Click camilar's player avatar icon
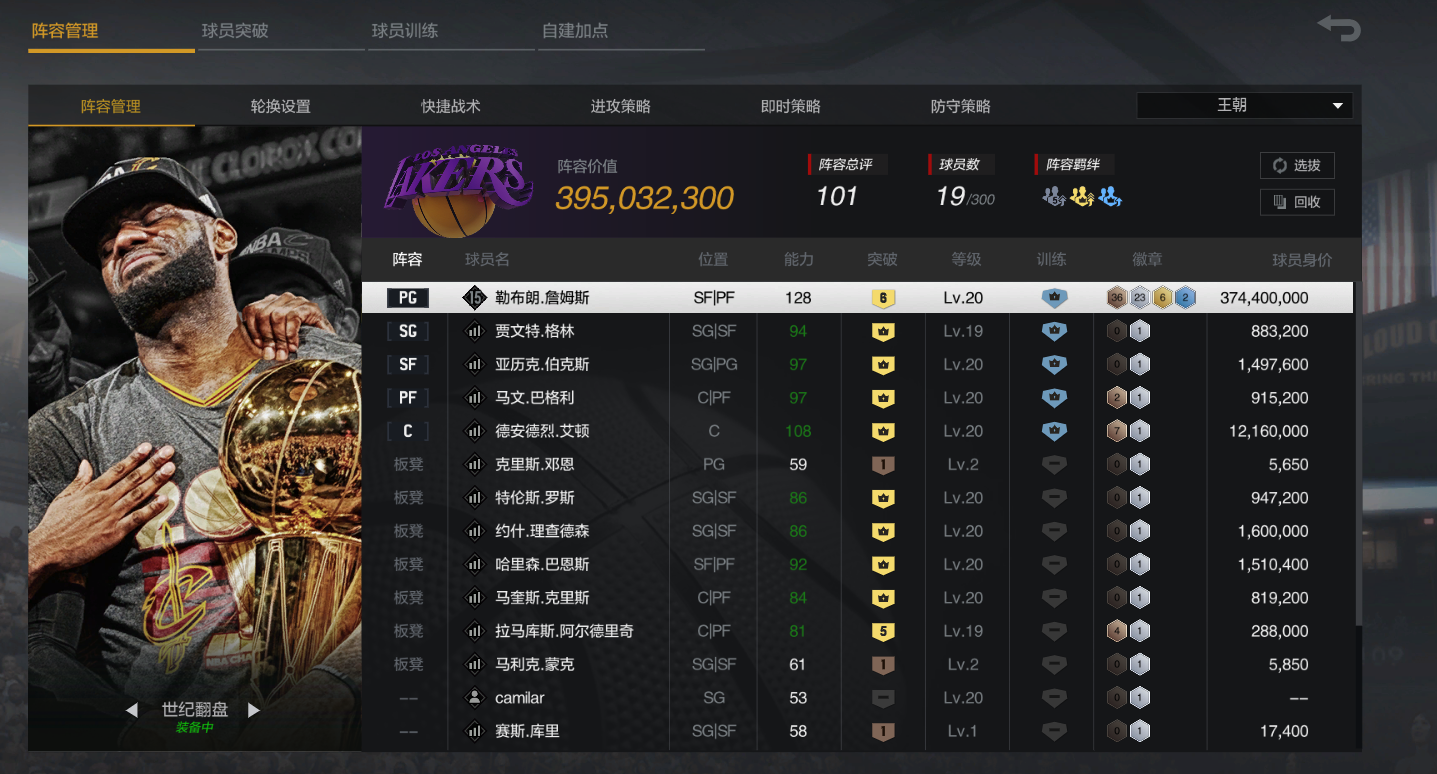The image size is (1437, 774). pos(475,697)
